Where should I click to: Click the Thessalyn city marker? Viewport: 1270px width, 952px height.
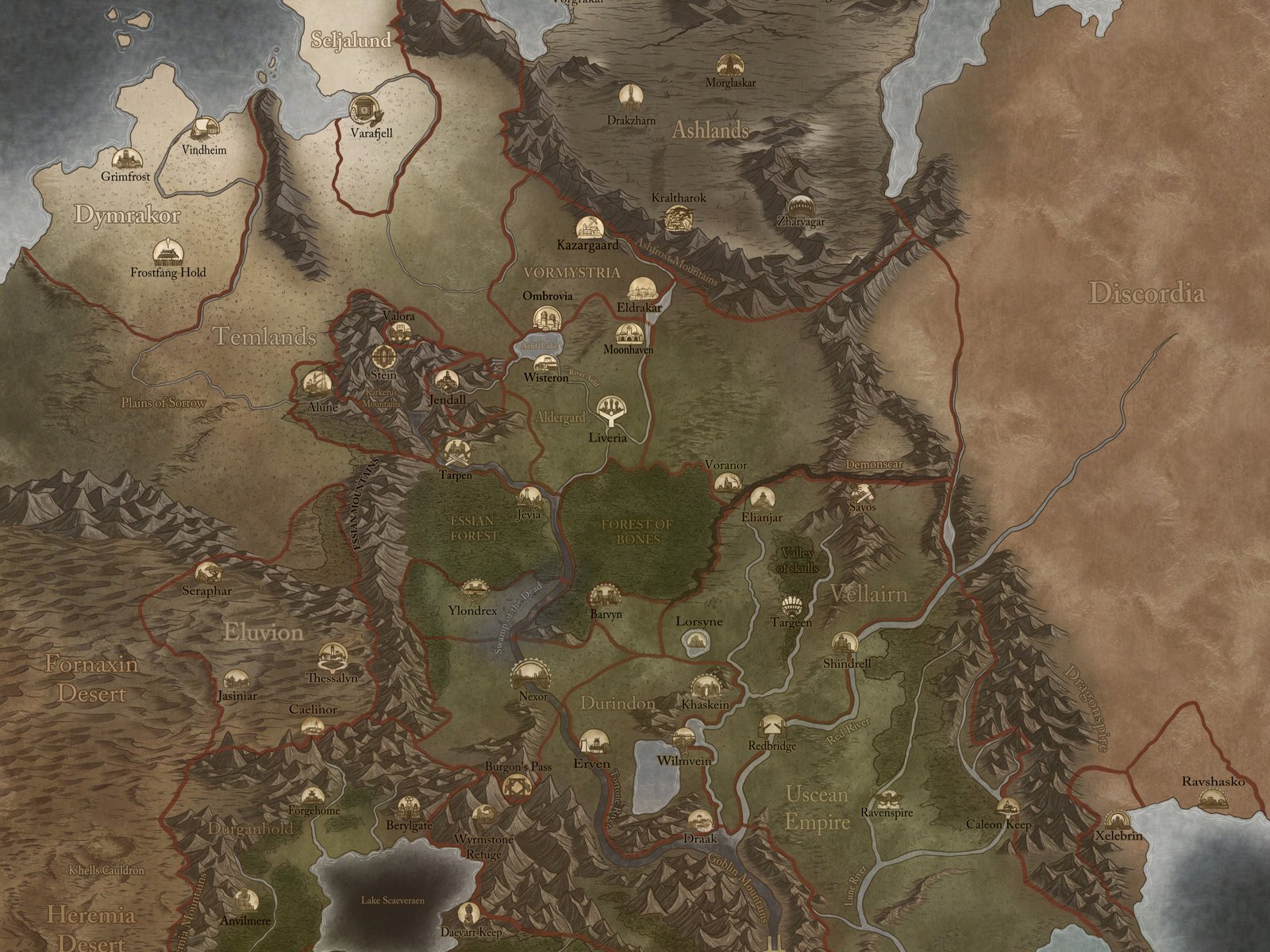tap(332, 656)
